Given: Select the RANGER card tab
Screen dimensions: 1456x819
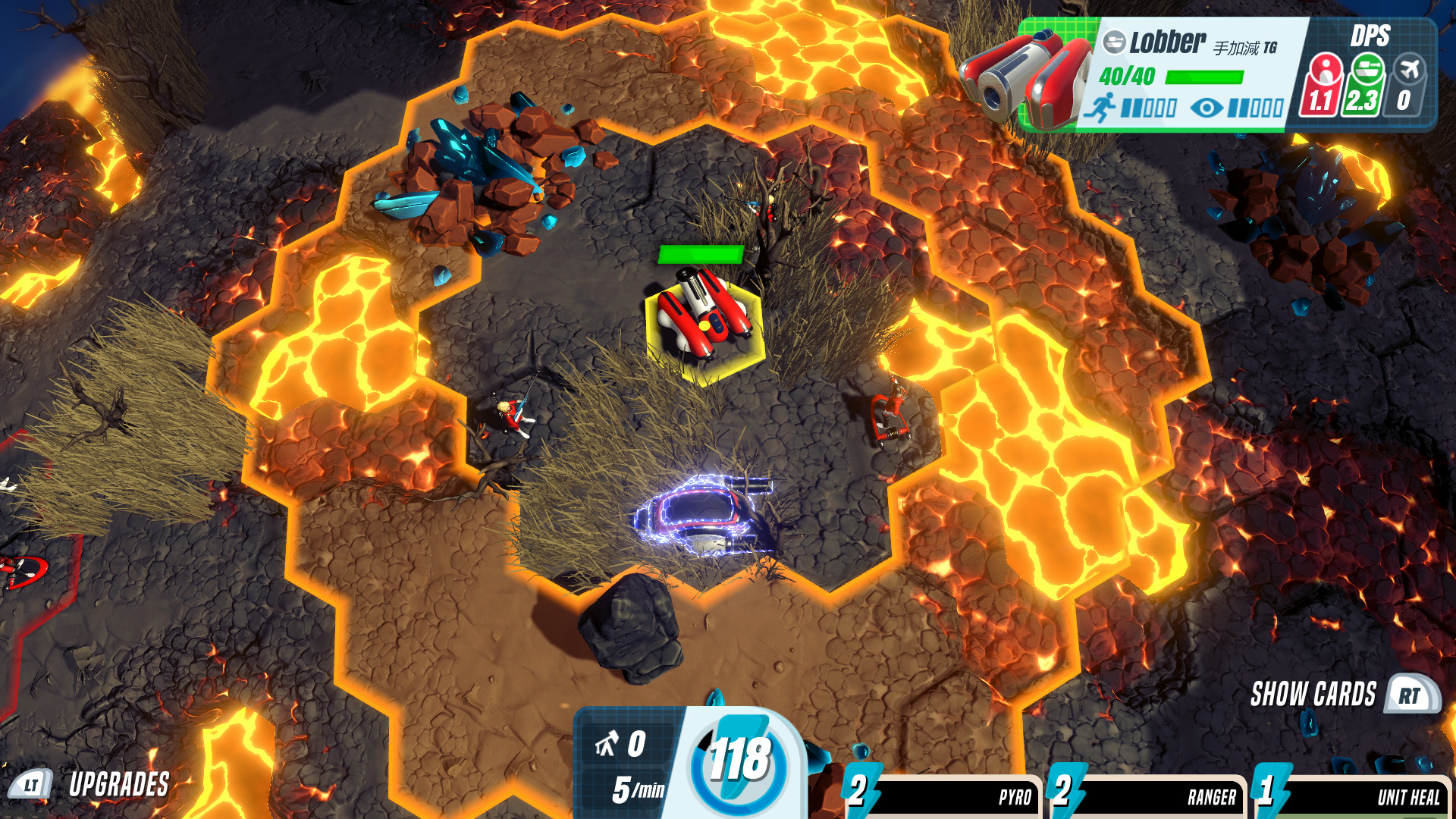Looking at the screenshot, I should [x=1213, y=795].
